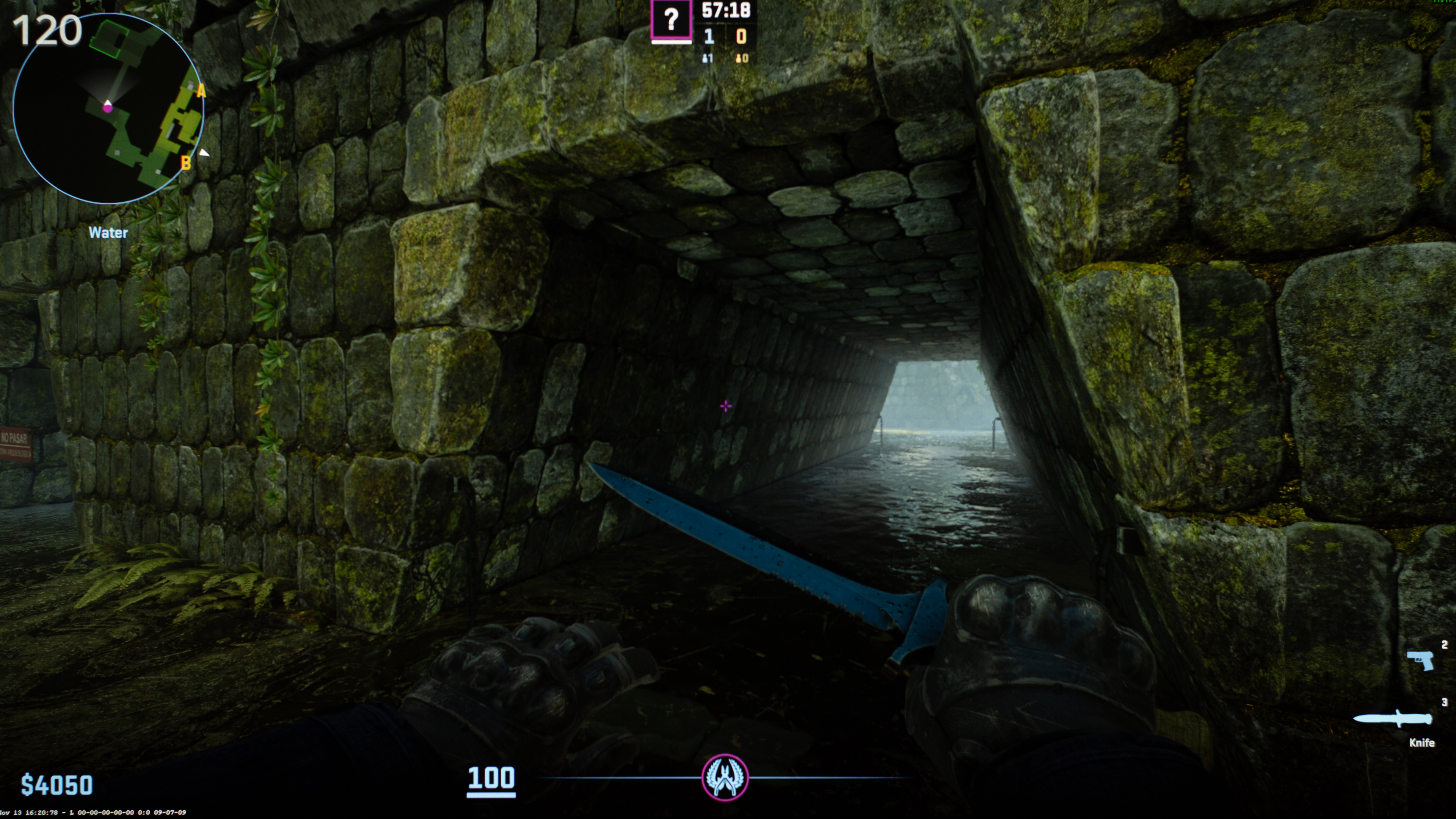Click the Counter-Terrorist team emblem
This screenshot has width=1456, height=819.
(725, 778)
